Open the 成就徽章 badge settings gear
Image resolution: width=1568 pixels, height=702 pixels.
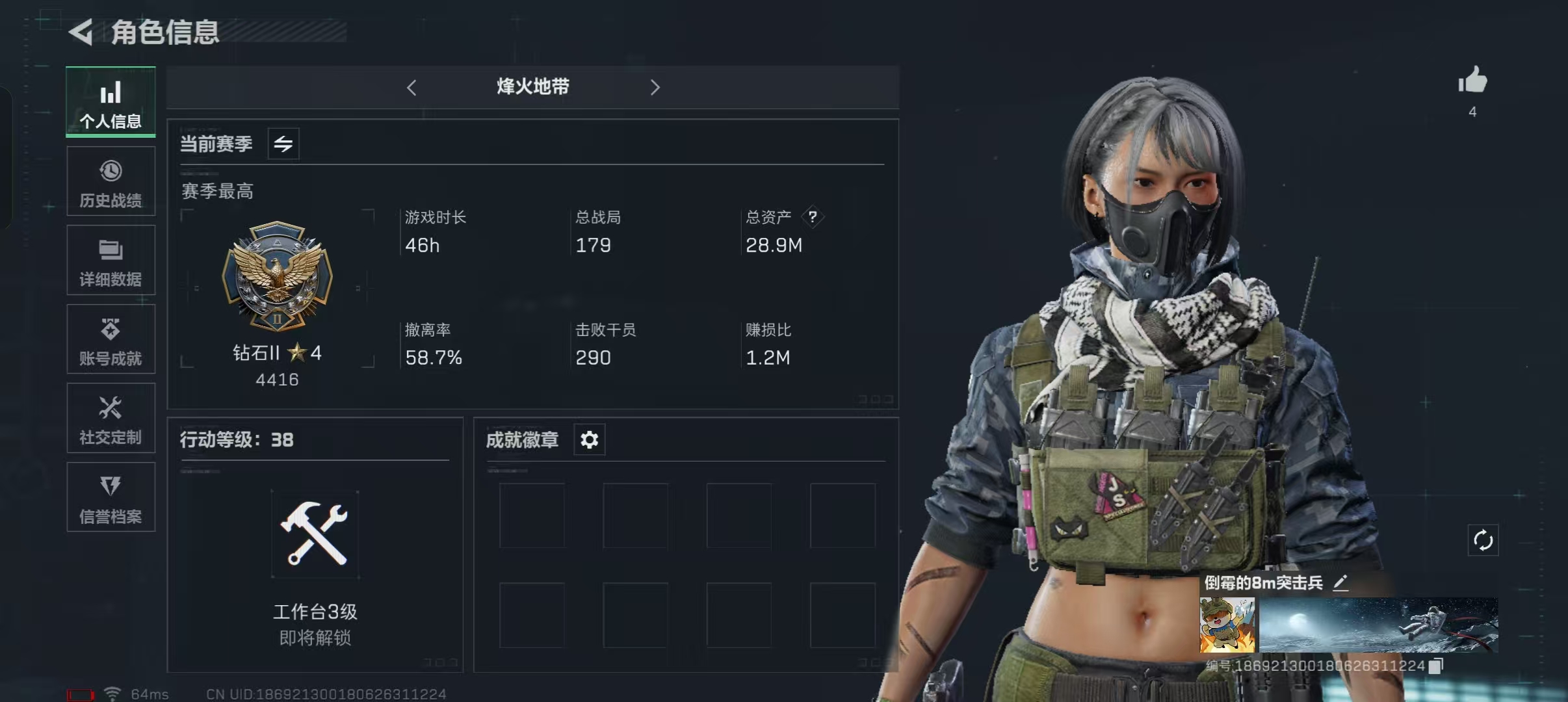(x=589, y=439)
